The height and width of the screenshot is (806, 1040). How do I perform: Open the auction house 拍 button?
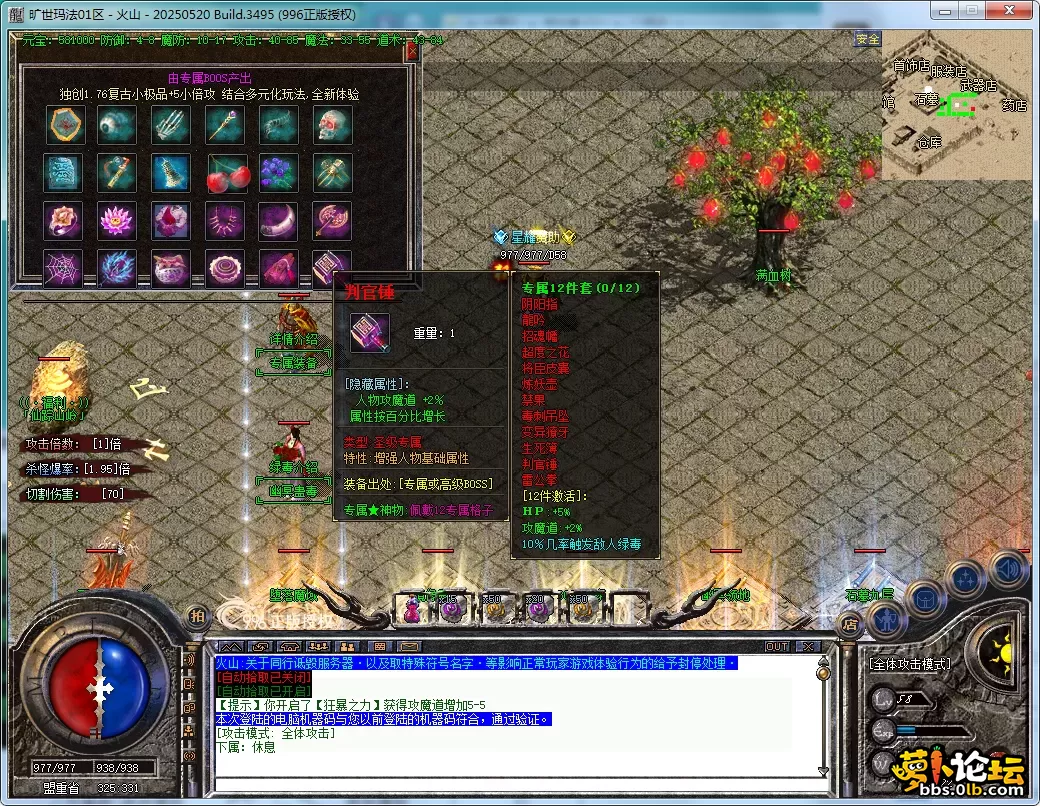click(x=197, y=615)
